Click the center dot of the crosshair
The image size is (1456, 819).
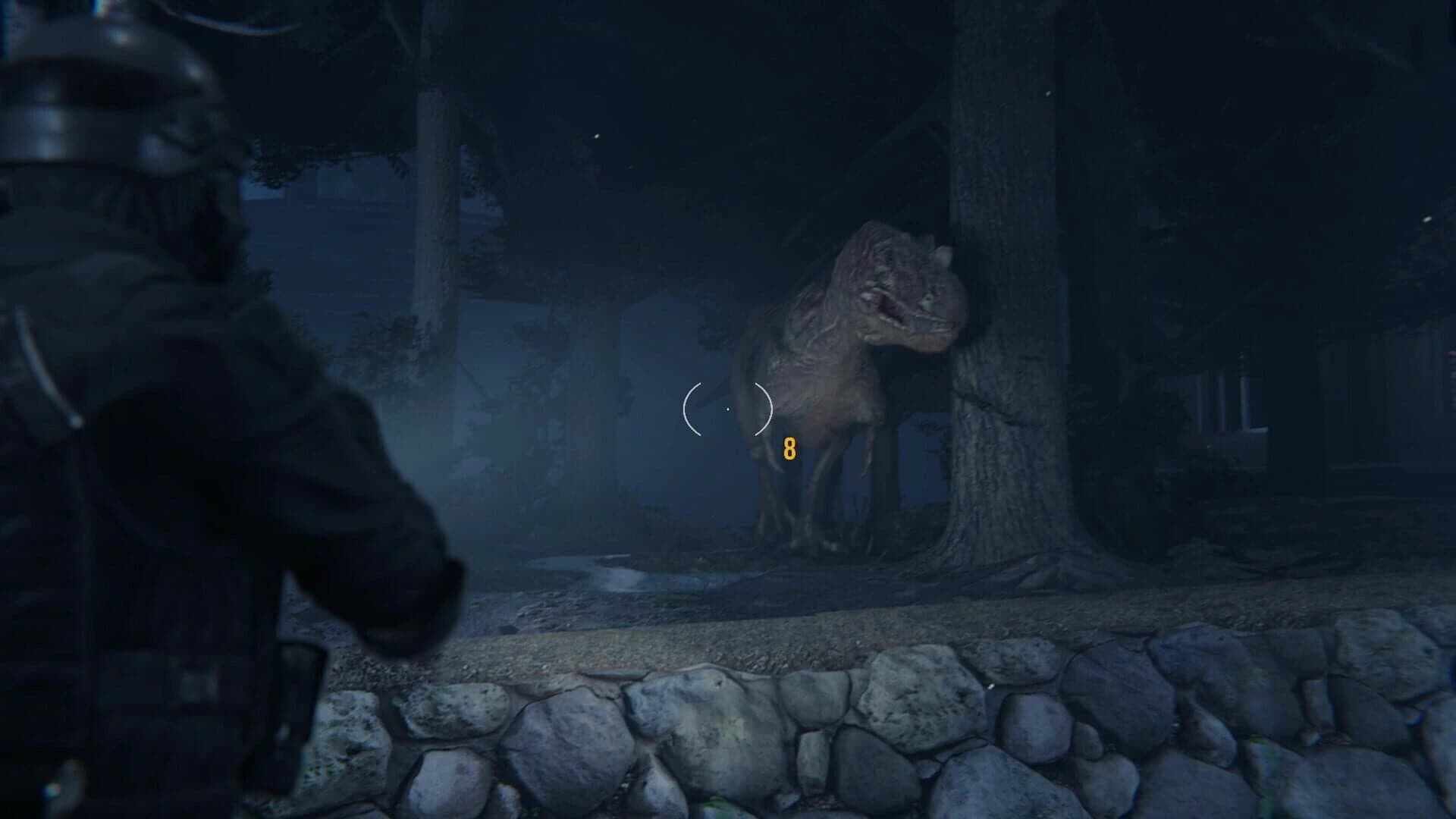728,409
